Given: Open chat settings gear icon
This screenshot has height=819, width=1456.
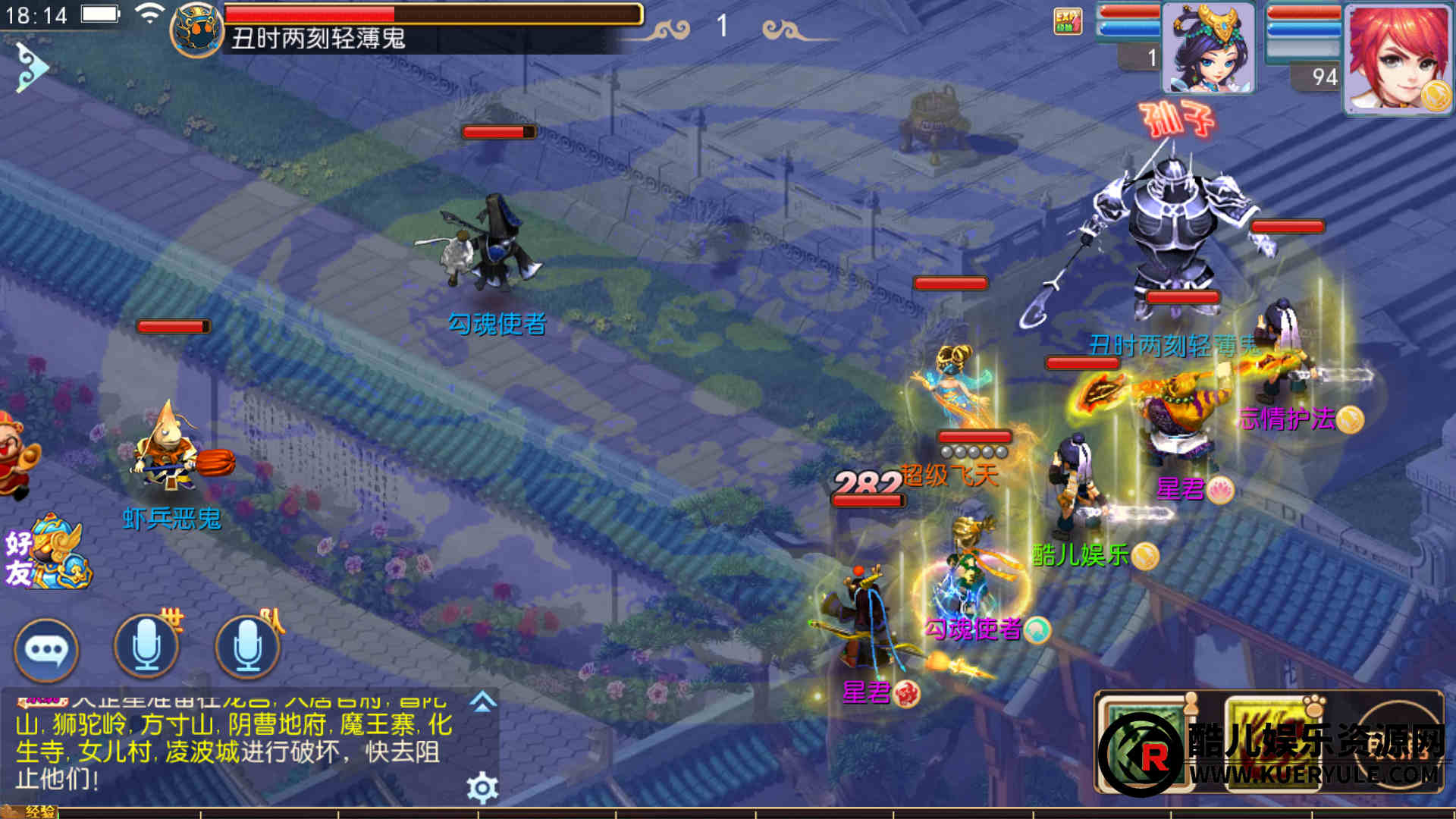Looking at the screenshot, I should [482, 789].
